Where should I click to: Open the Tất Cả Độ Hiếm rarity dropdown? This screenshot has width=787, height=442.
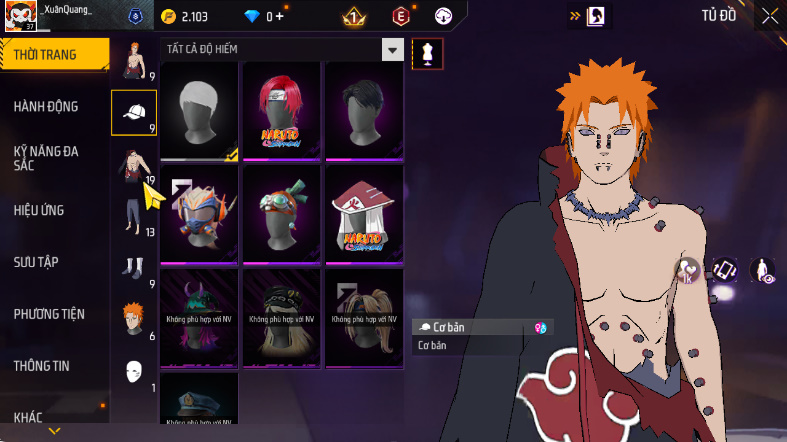click(393, 50)
